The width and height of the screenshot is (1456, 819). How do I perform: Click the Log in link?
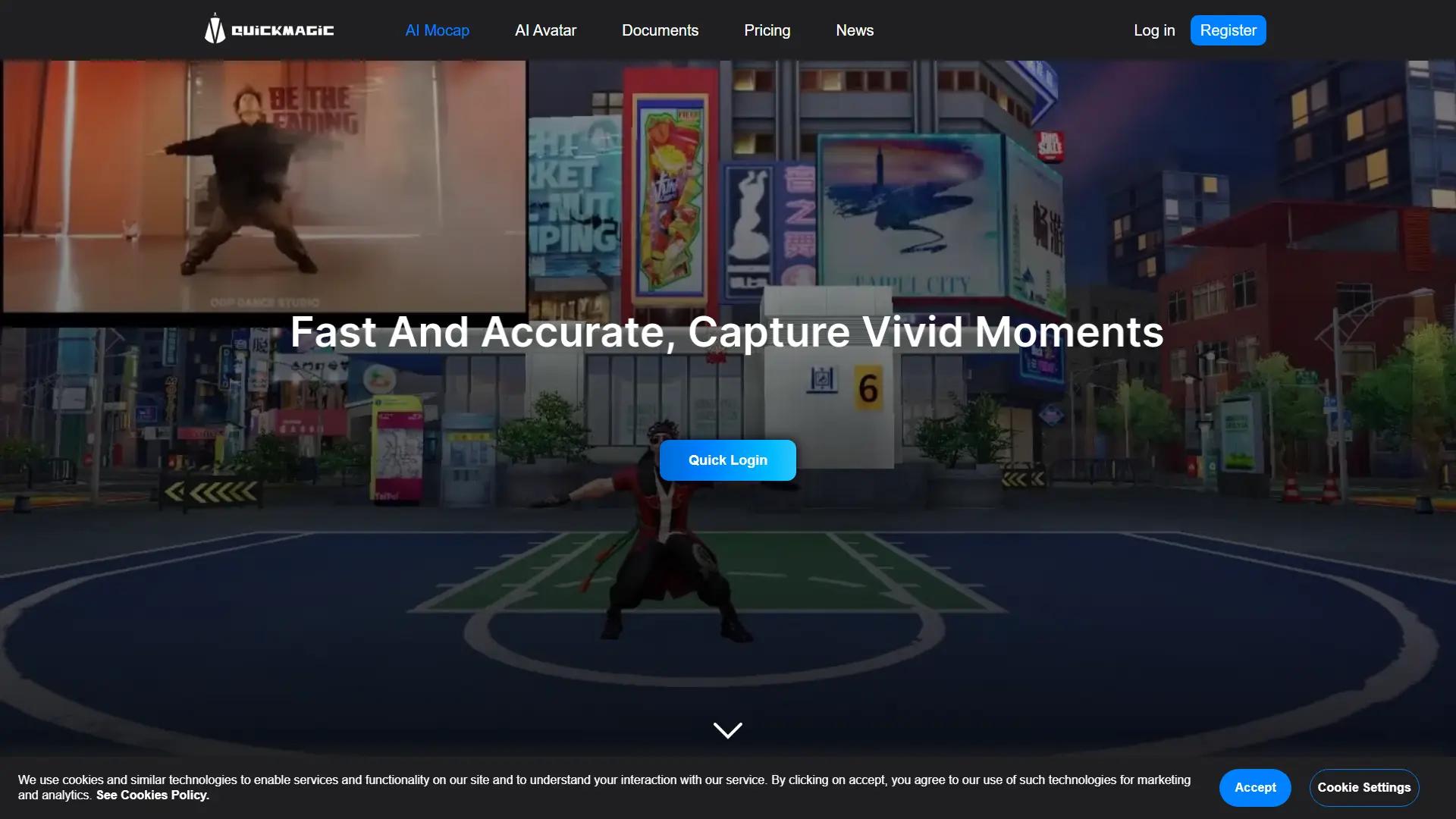point(1154,30)
